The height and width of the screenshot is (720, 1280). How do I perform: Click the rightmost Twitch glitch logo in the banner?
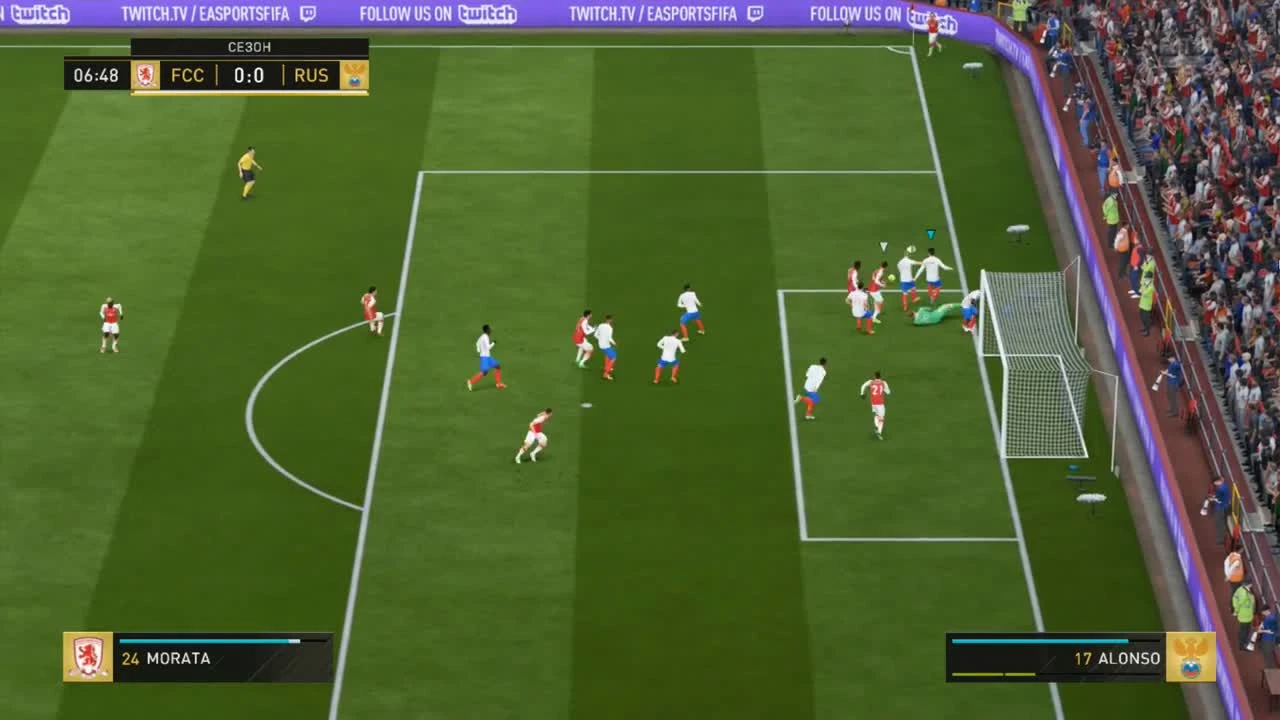pyautogui.click(x=931, y=15)
